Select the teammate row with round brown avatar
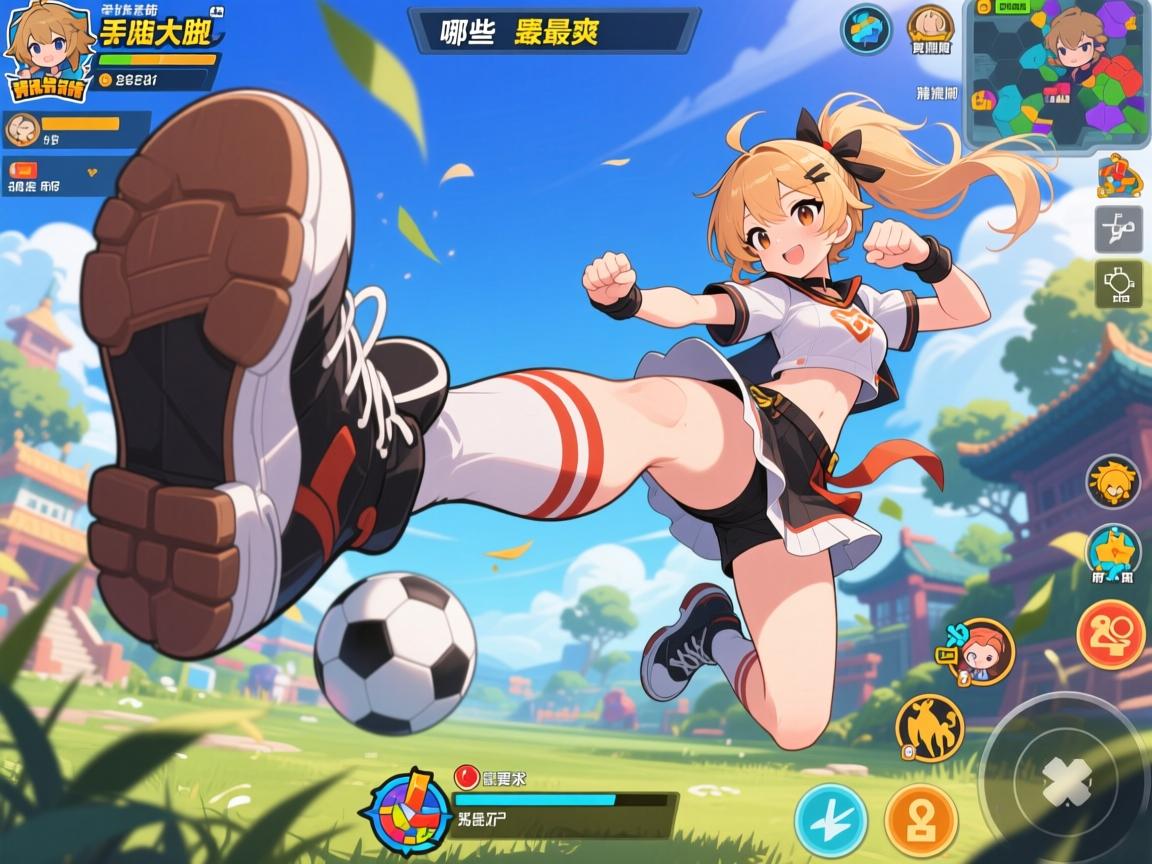This screenshot has height=864, width=1152. [x=75, y=128]
